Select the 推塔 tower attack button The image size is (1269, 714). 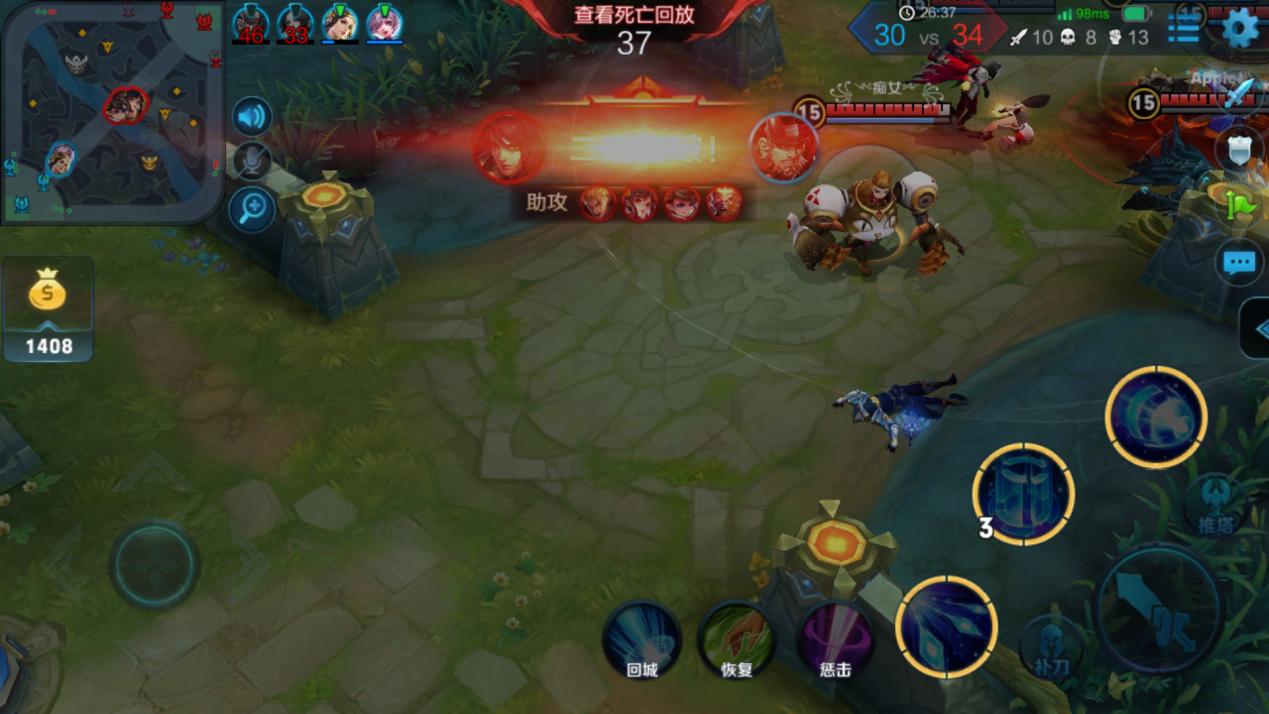coord(1213,505)
